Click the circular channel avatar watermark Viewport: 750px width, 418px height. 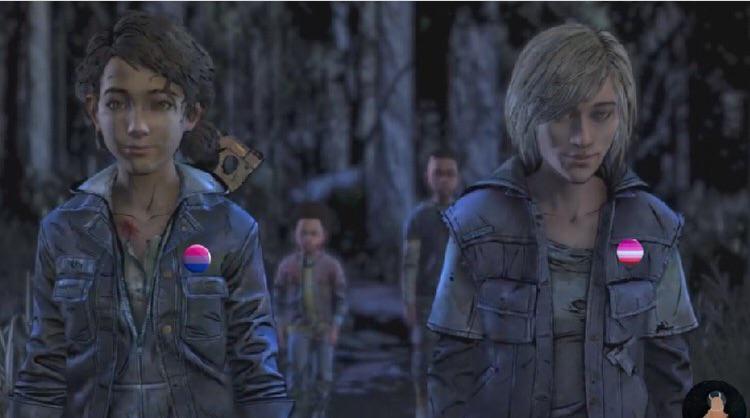(x=714, y=400)
